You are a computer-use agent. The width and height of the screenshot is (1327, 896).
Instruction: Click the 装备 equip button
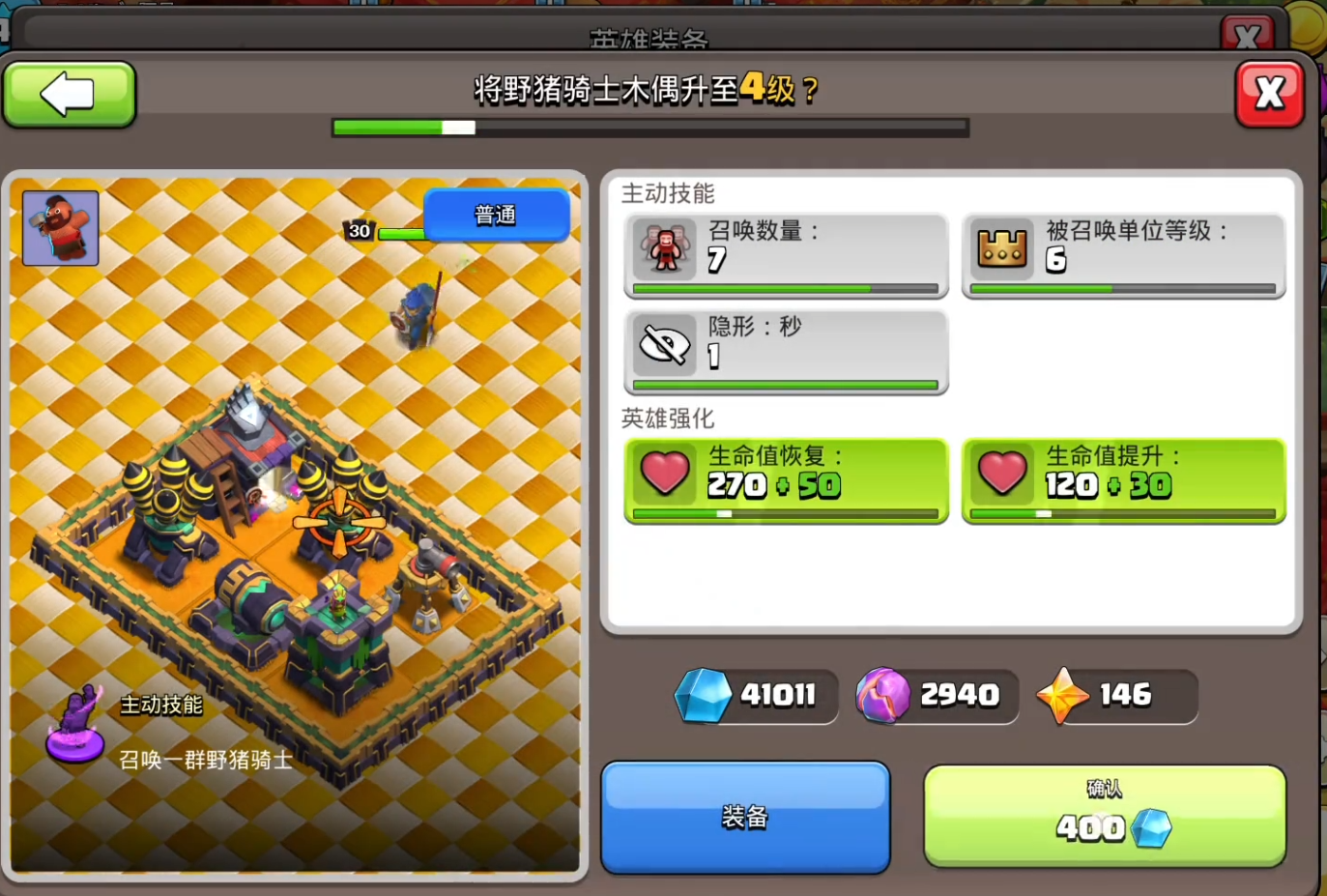(744, 817)
